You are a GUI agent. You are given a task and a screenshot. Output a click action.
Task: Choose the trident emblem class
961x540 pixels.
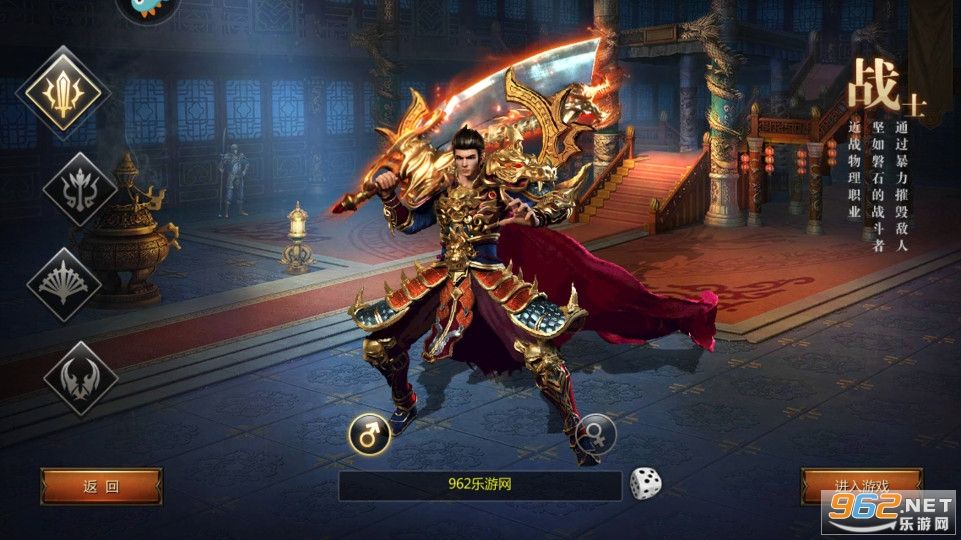click(78, 190)
